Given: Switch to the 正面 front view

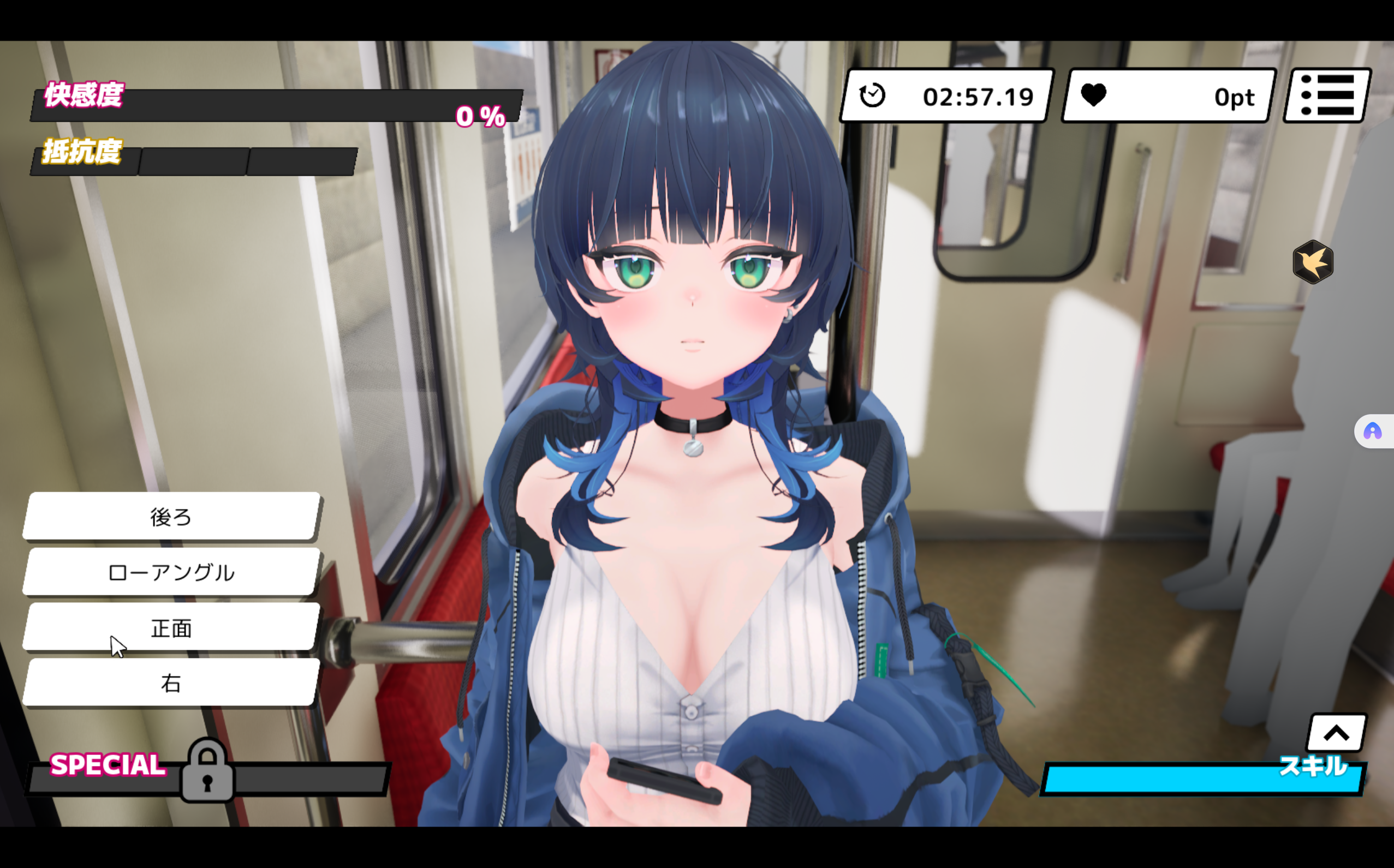Looking at the screenshot, I should tap(171, 628).
